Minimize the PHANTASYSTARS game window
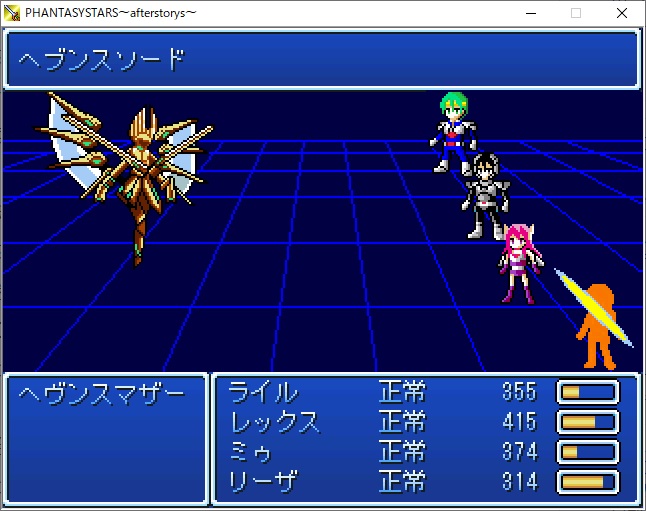Viewport: 646px width, 511px height. (x=529, y=13)
